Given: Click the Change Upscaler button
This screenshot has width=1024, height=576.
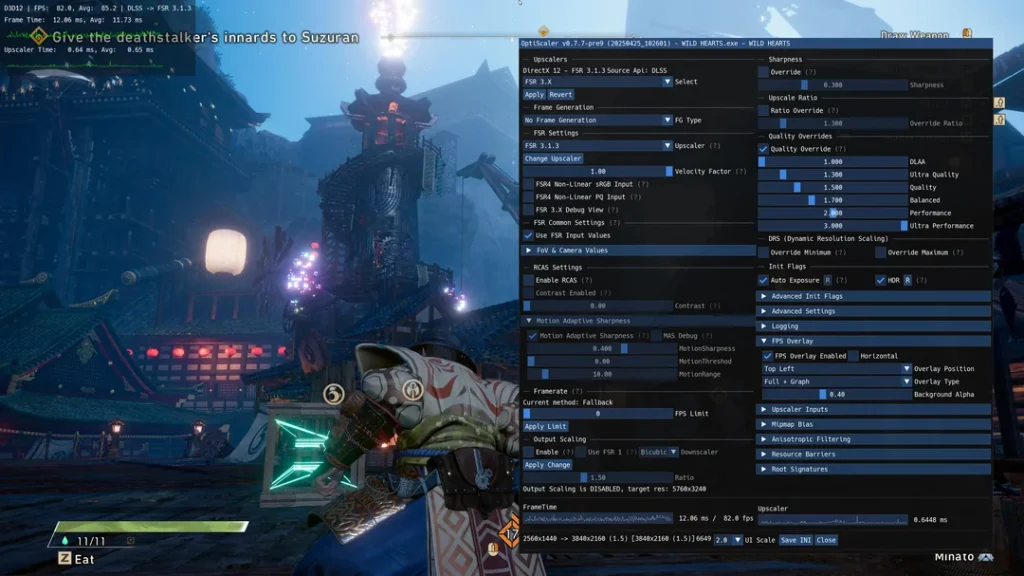Looking at the screenshot, I should tap(553, 158).
